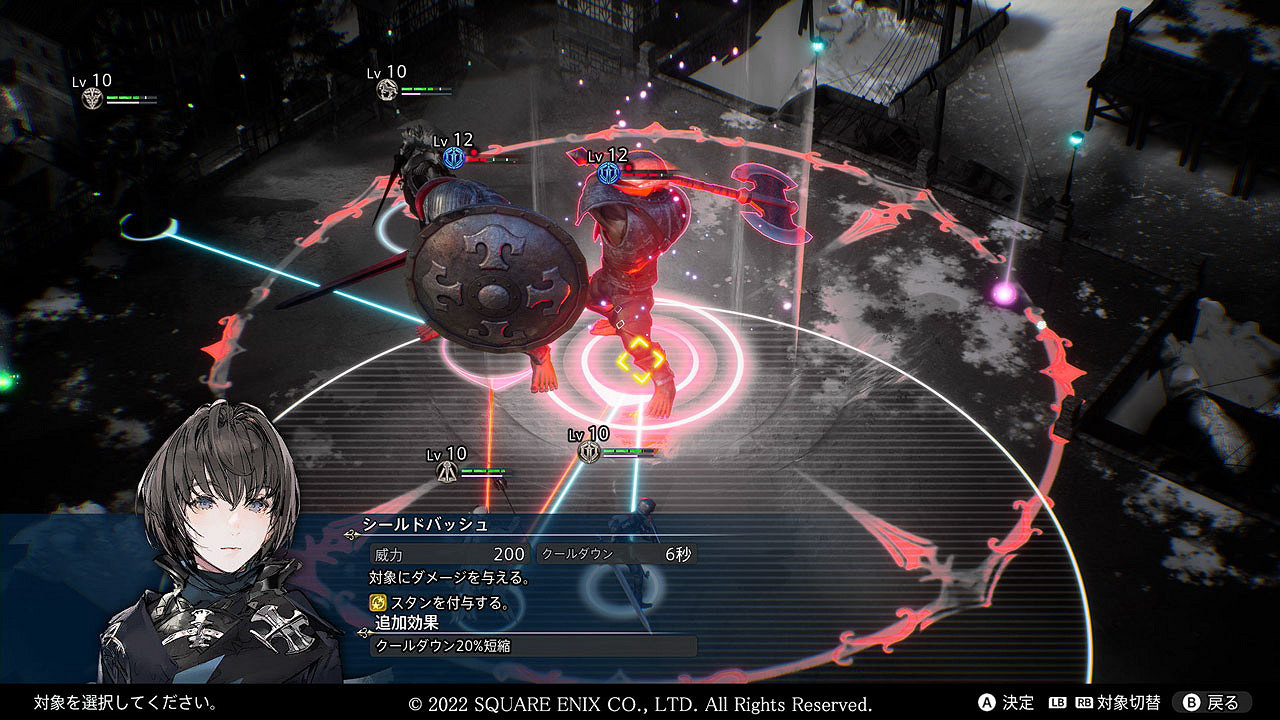Choose the Lv 10 ally with gold shield emblem

589,452
